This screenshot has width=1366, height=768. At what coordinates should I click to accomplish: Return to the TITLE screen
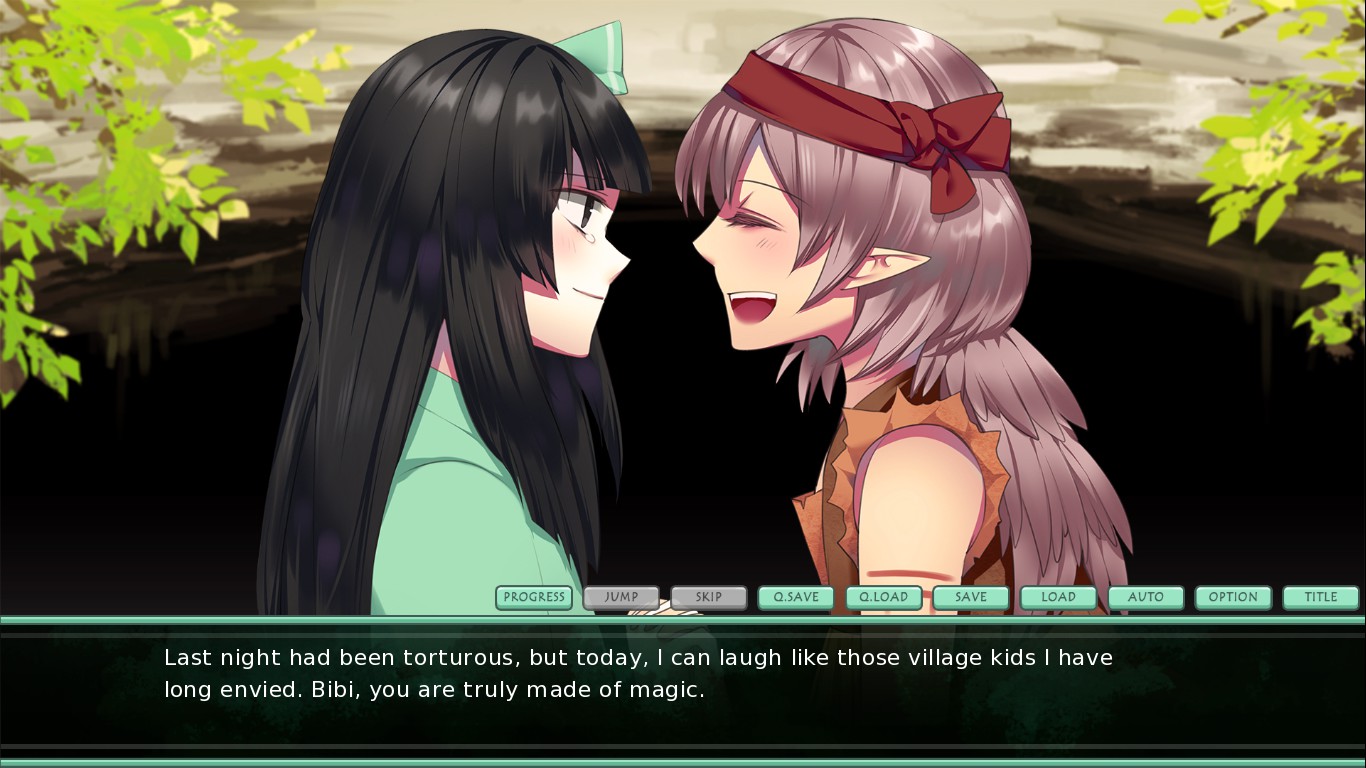pos(1321,598)
